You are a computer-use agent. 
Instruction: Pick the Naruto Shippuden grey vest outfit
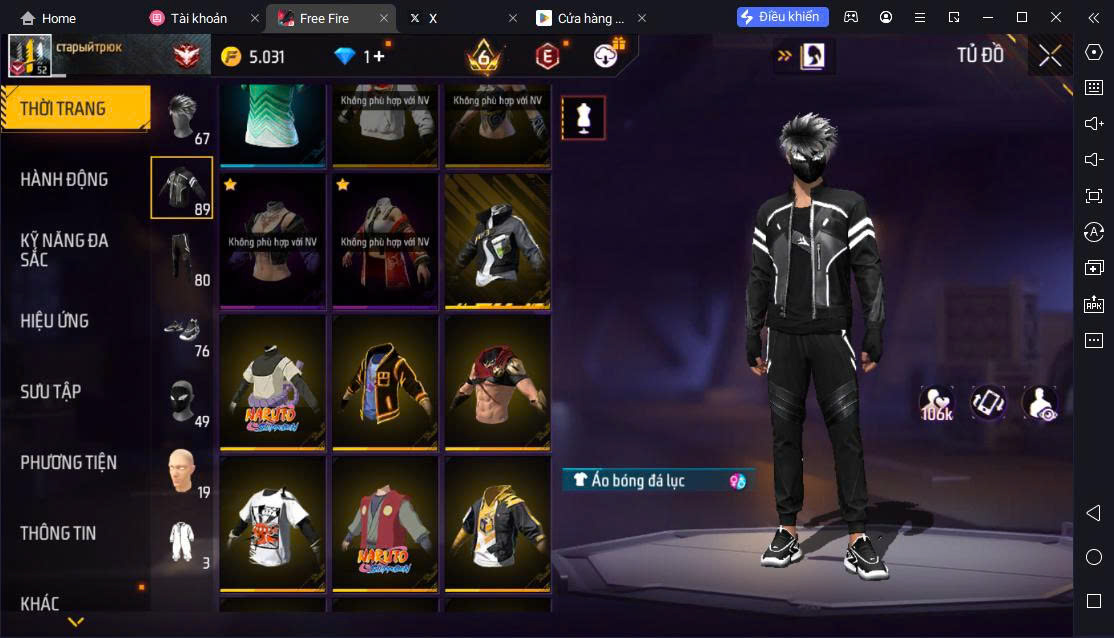[273, 382]
